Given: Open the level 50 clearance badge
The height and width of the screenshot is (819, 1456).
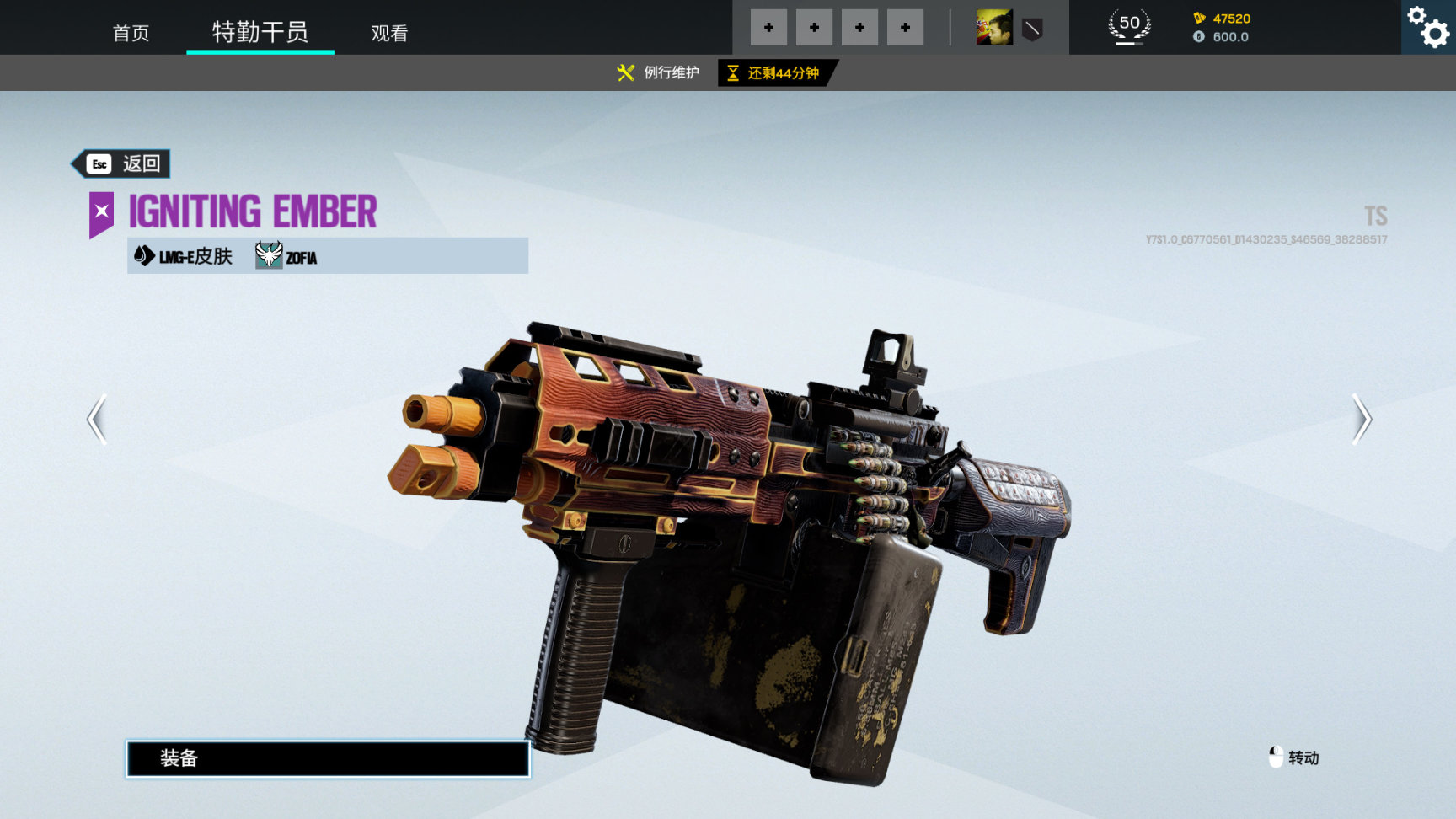Looking at the screenshot, I should click(1129, 26).
